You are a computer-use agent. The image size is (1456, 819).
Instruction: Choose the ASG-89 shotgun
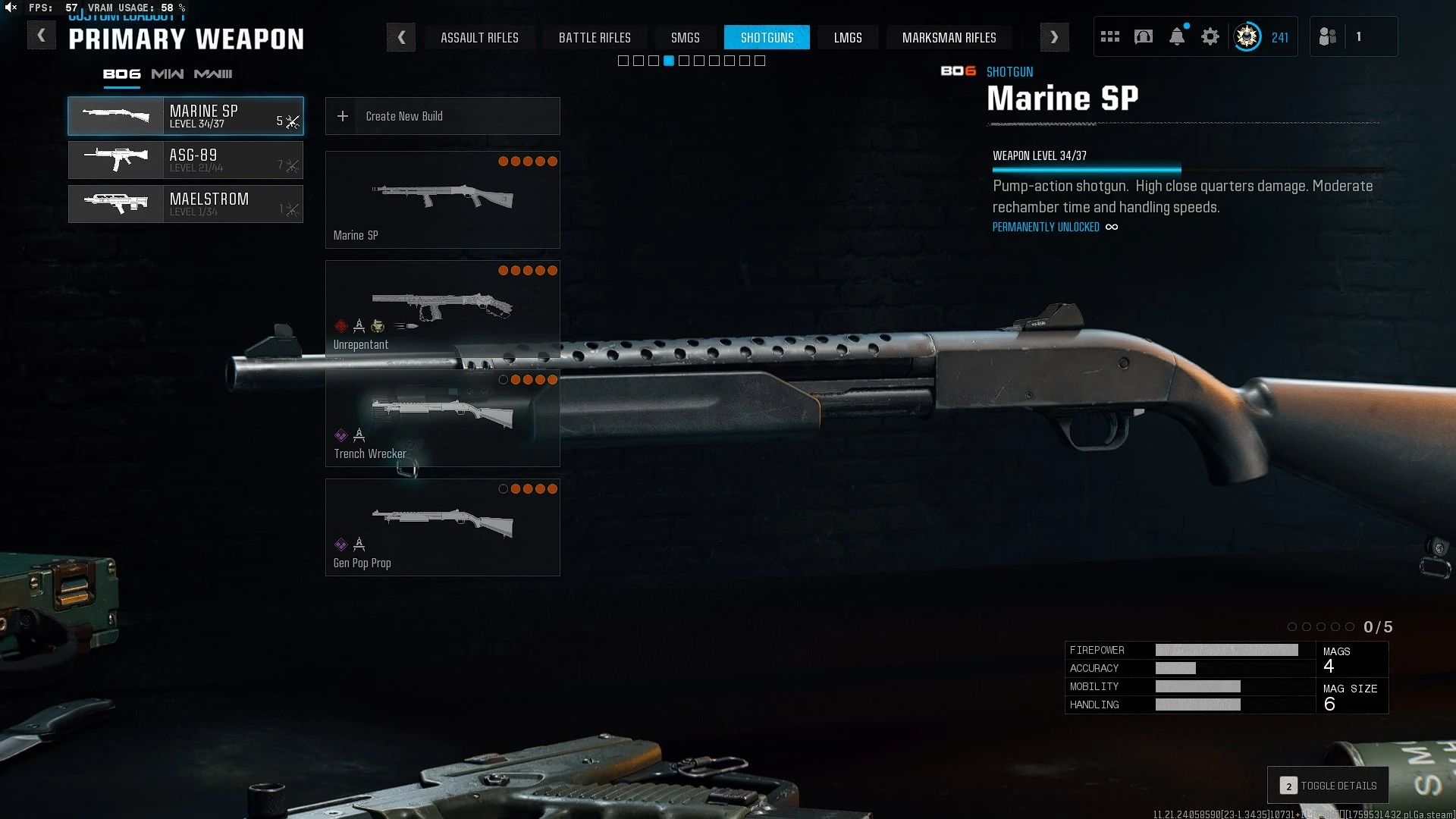pos(186,160)
